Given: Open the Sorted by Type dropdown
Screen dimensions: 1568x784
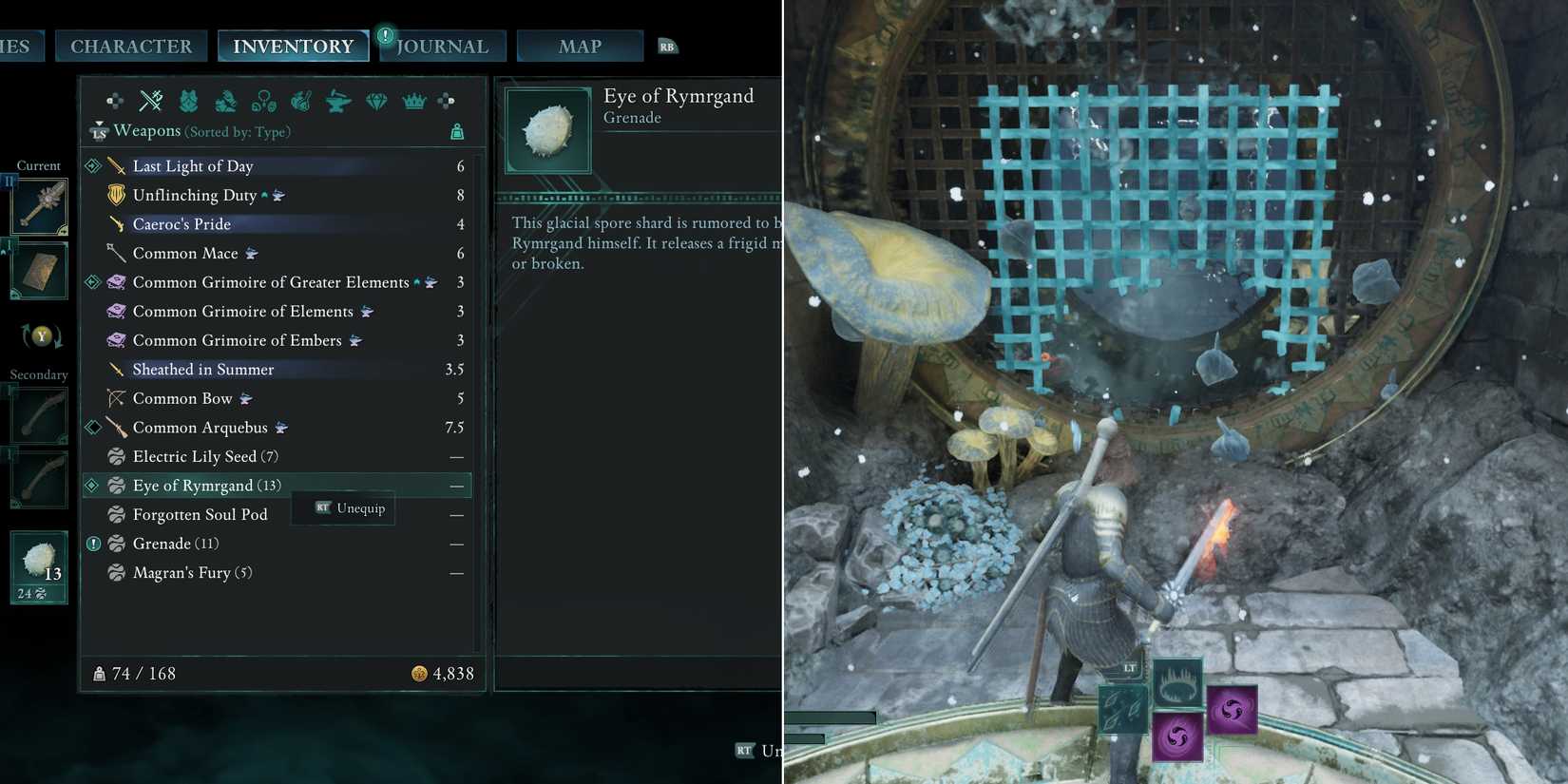Looking at the screenshot, I should pyautogui.click(x=239, y=131).
